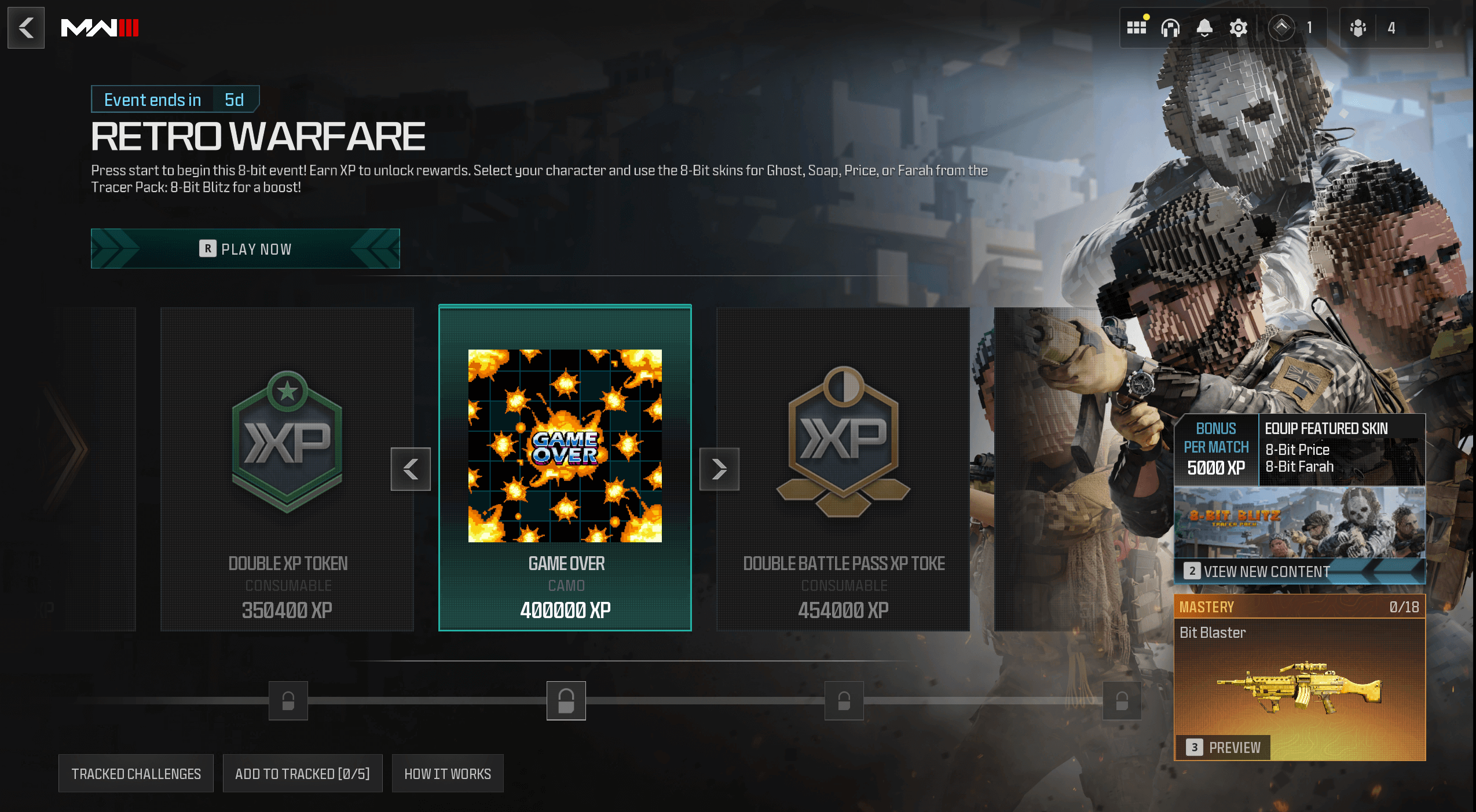Image resolution: width=1476 pixels, height=812 pixels.
Task: Click the back arrow to exit Retro Warfare
Action: [25, 27]
